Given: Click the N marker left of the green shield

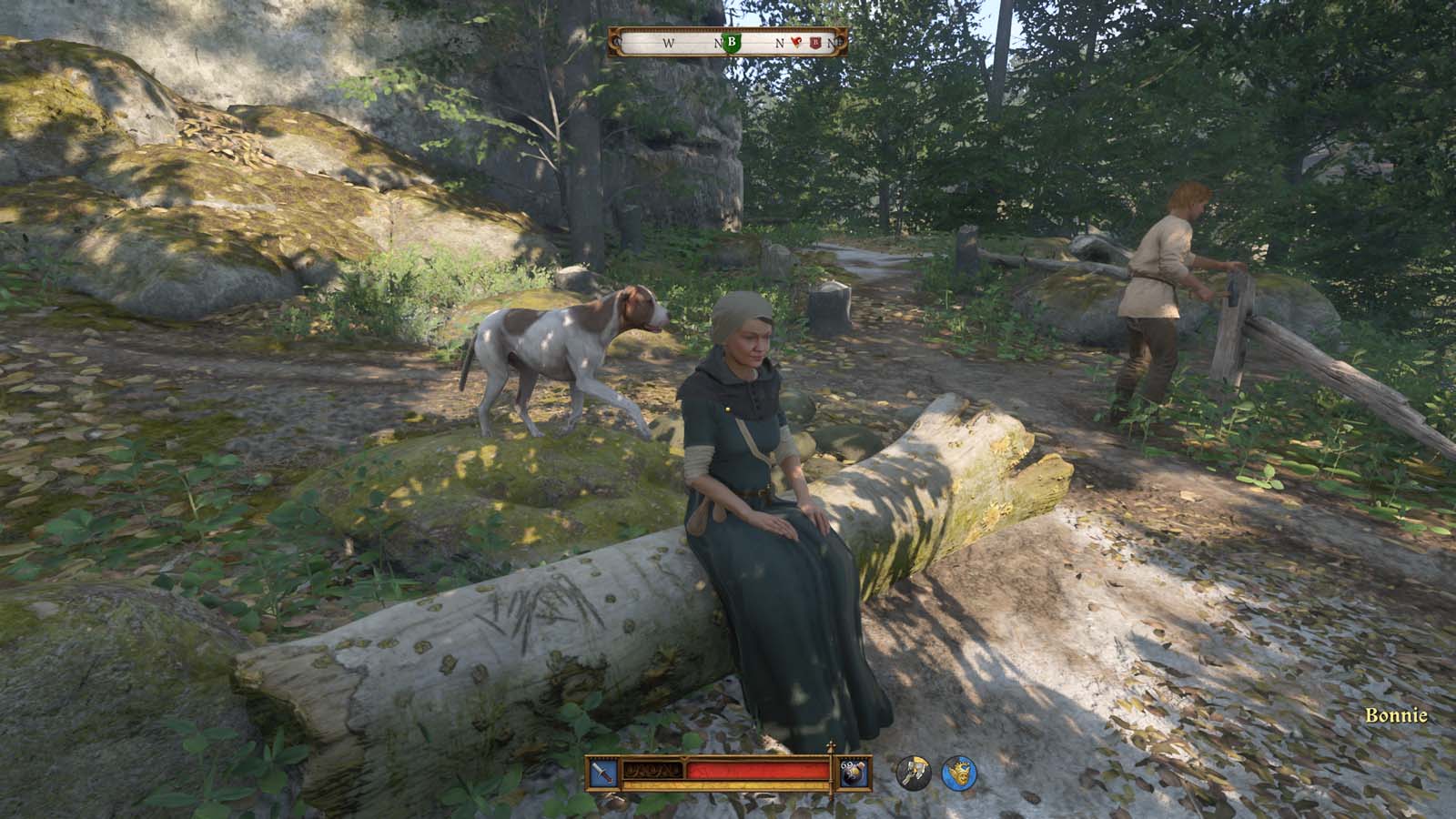Looking at the screenshot, I should coord(718,43).
